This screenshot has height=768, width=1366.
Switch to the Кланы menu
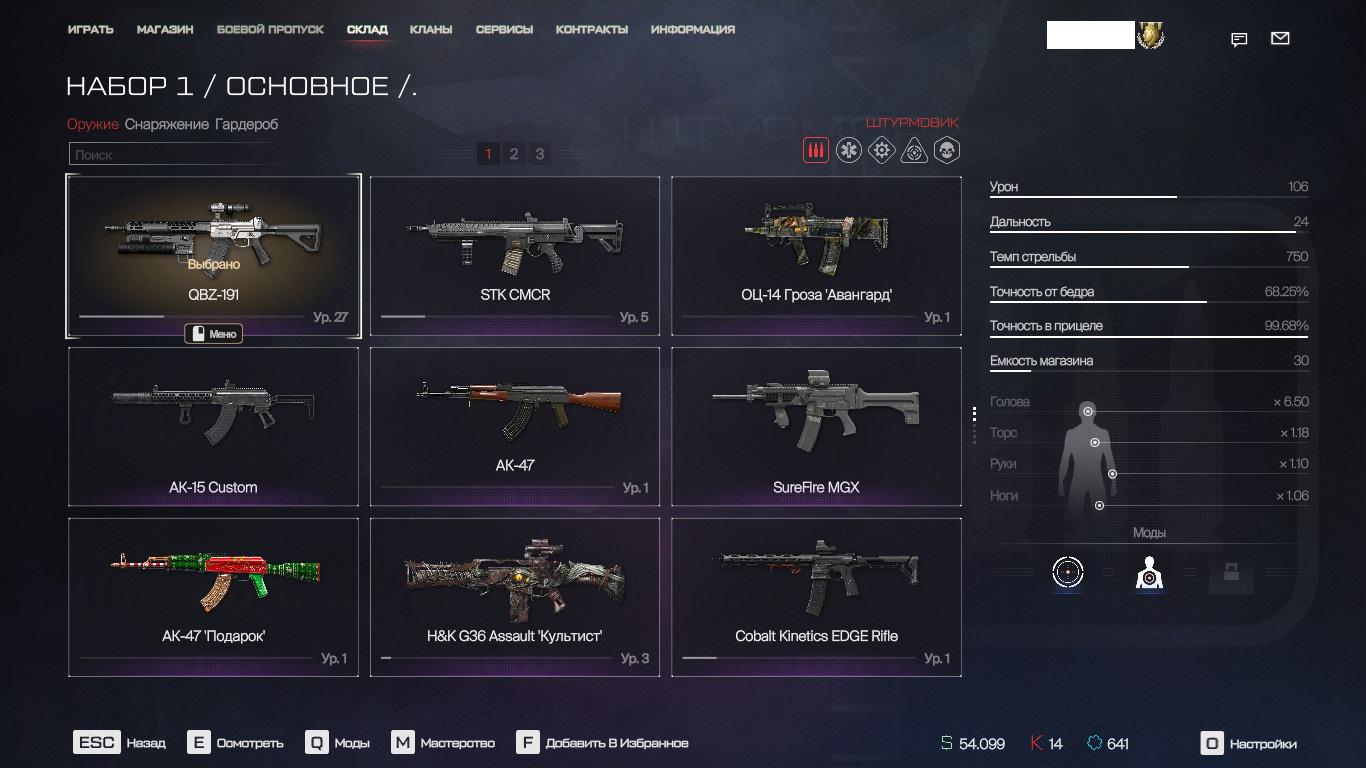[431, 30]
